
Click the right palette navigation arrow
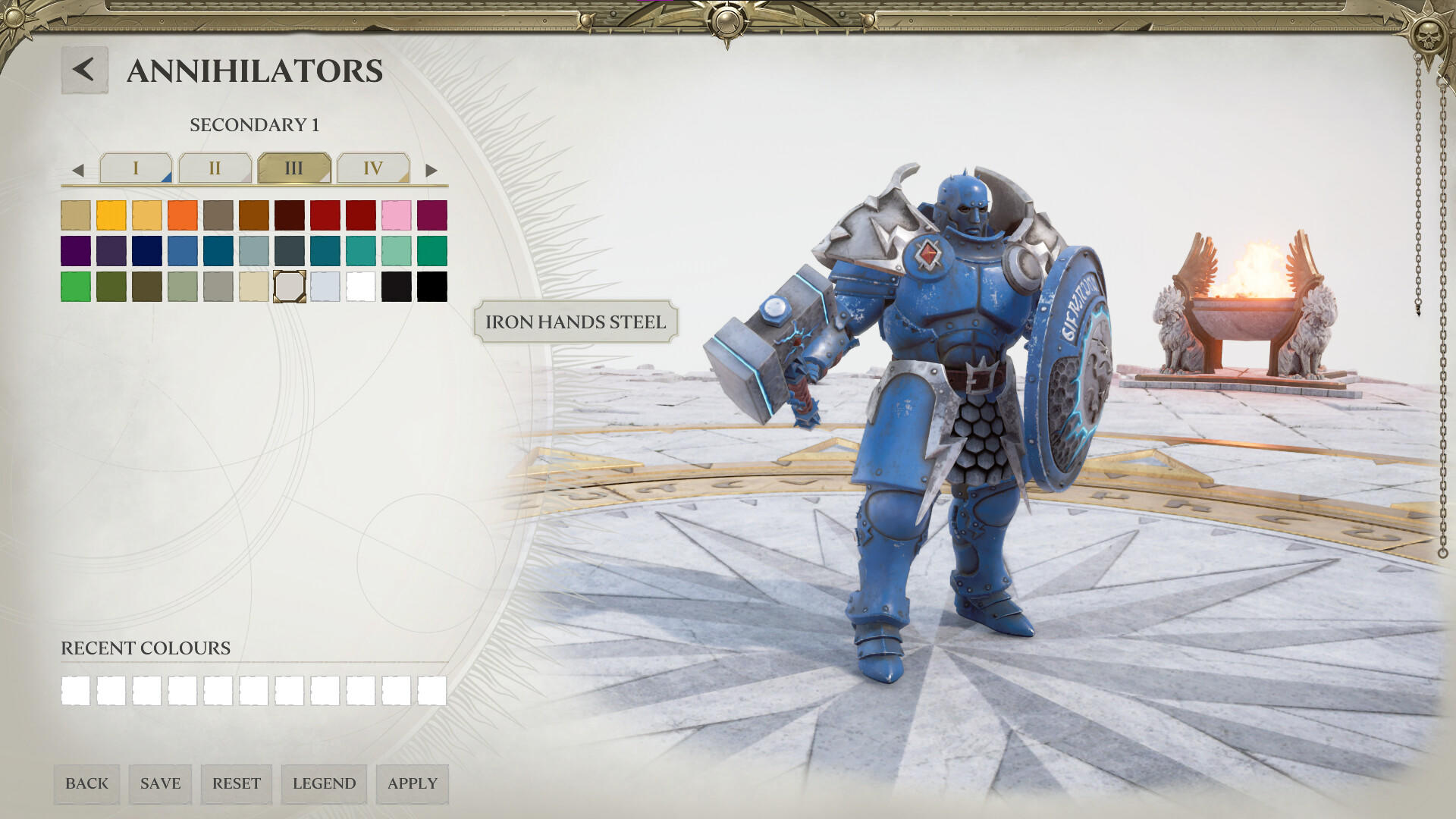pos(432,168)
